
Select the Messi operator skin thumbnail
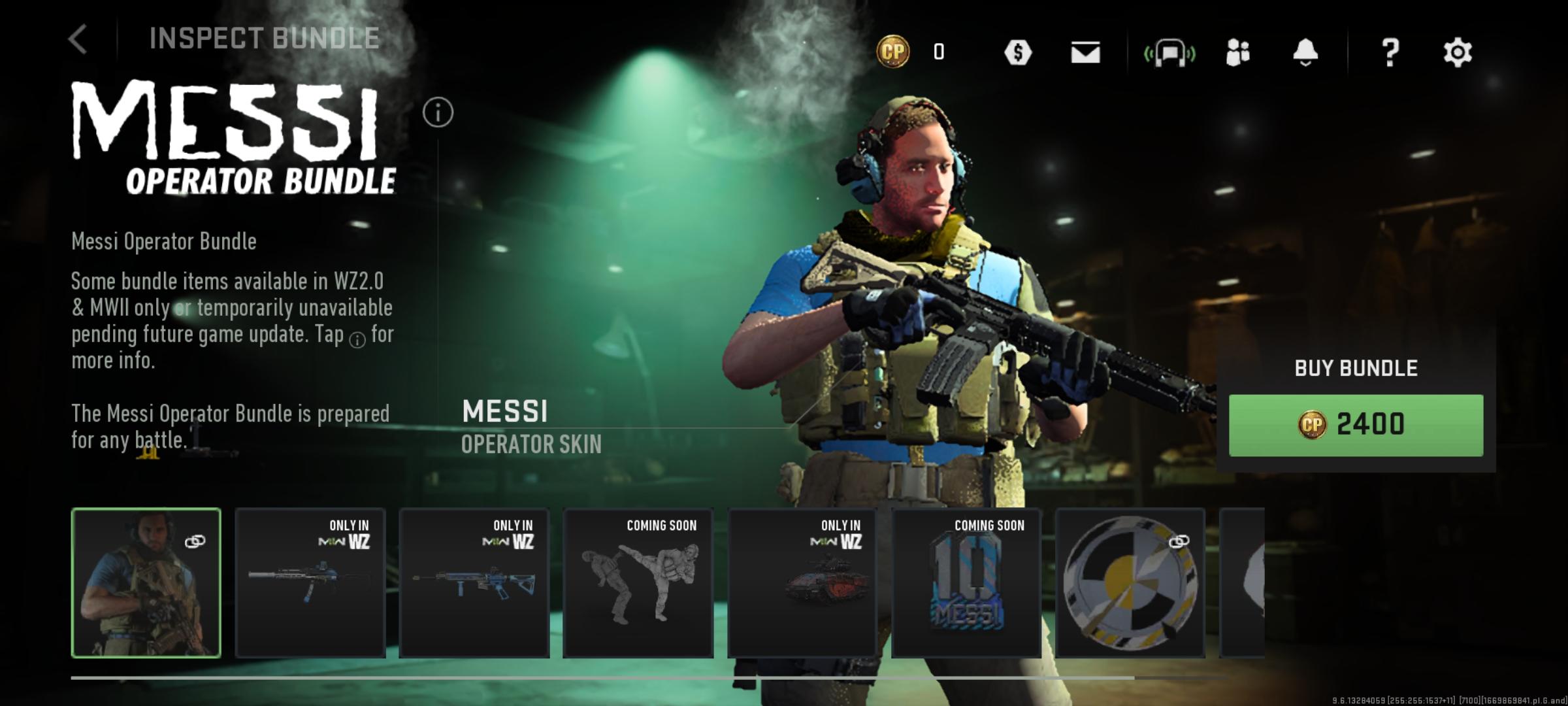pos(146,583)
